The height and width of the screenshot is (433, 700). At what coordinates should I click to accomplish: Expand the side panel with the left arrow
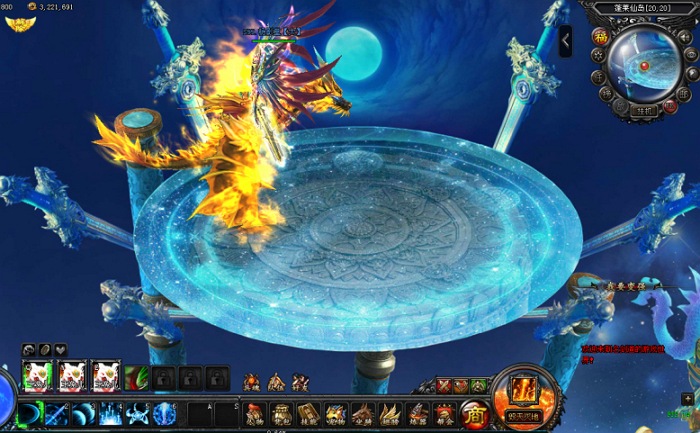pos(565,40)
